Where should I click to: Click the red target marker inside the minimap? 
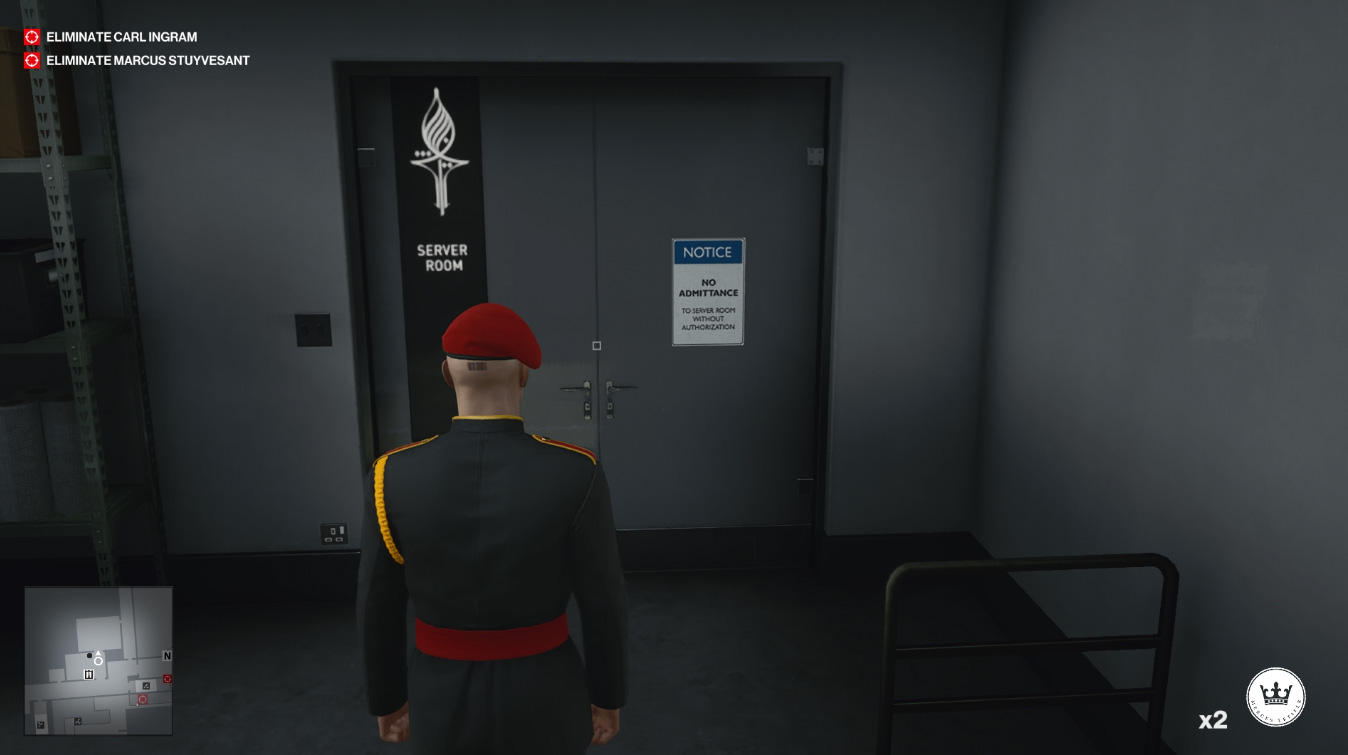[142, 699]
